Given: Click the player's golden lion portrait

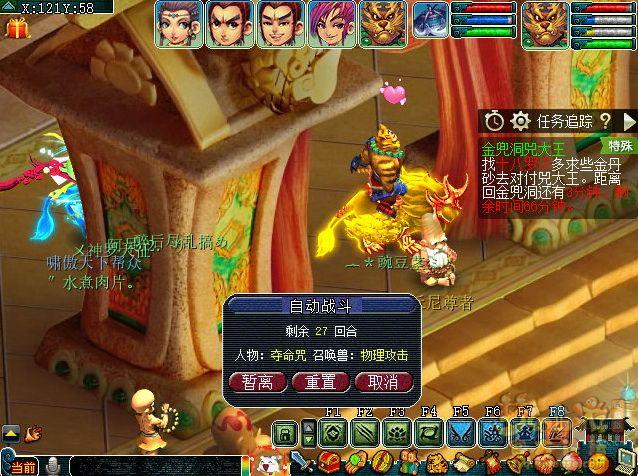Looking at the screenshot, I should click(x=544, y=23).
